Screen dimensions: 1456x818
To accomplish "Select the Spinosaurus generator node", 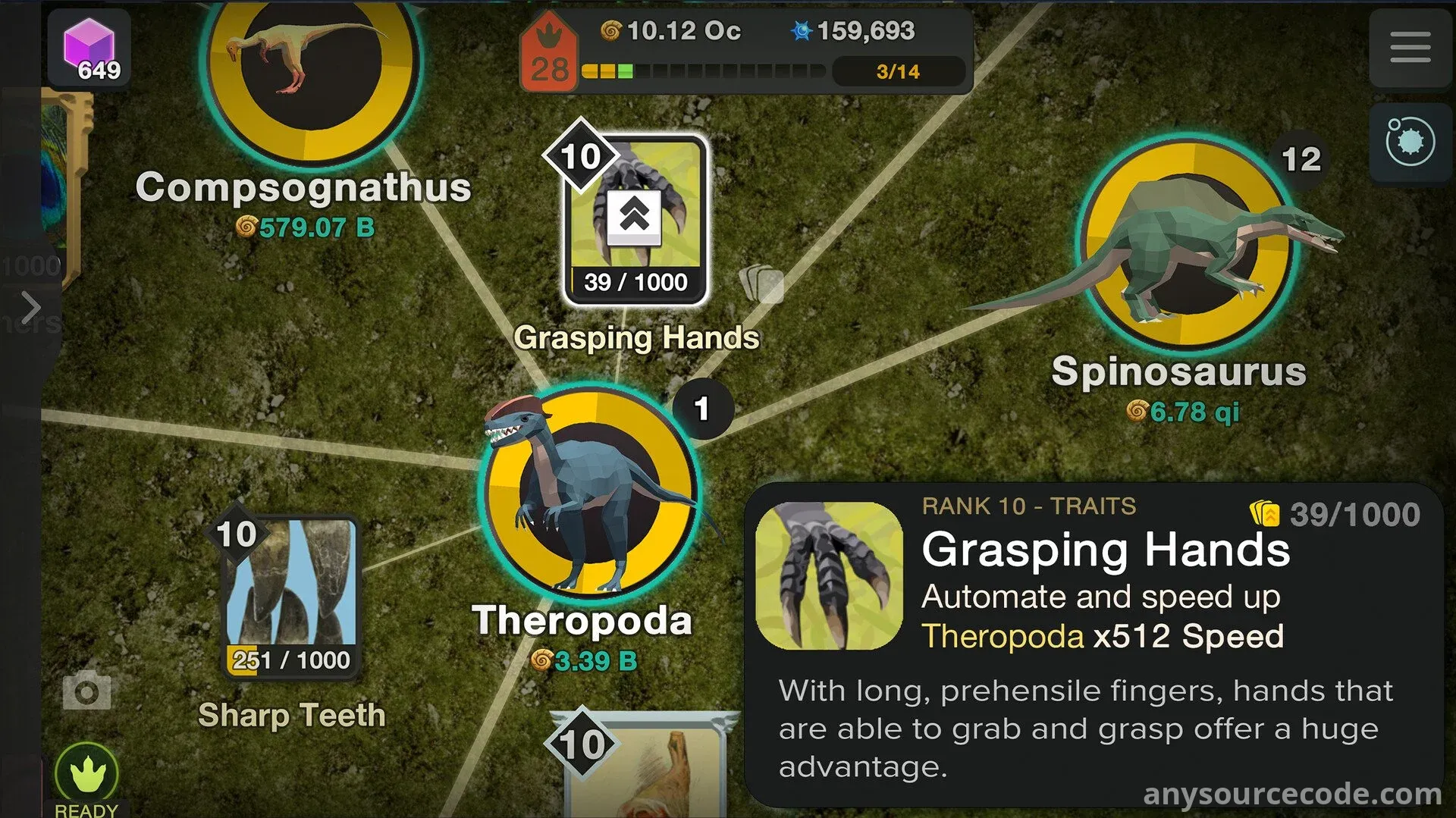I will [x=1188, y=243].
